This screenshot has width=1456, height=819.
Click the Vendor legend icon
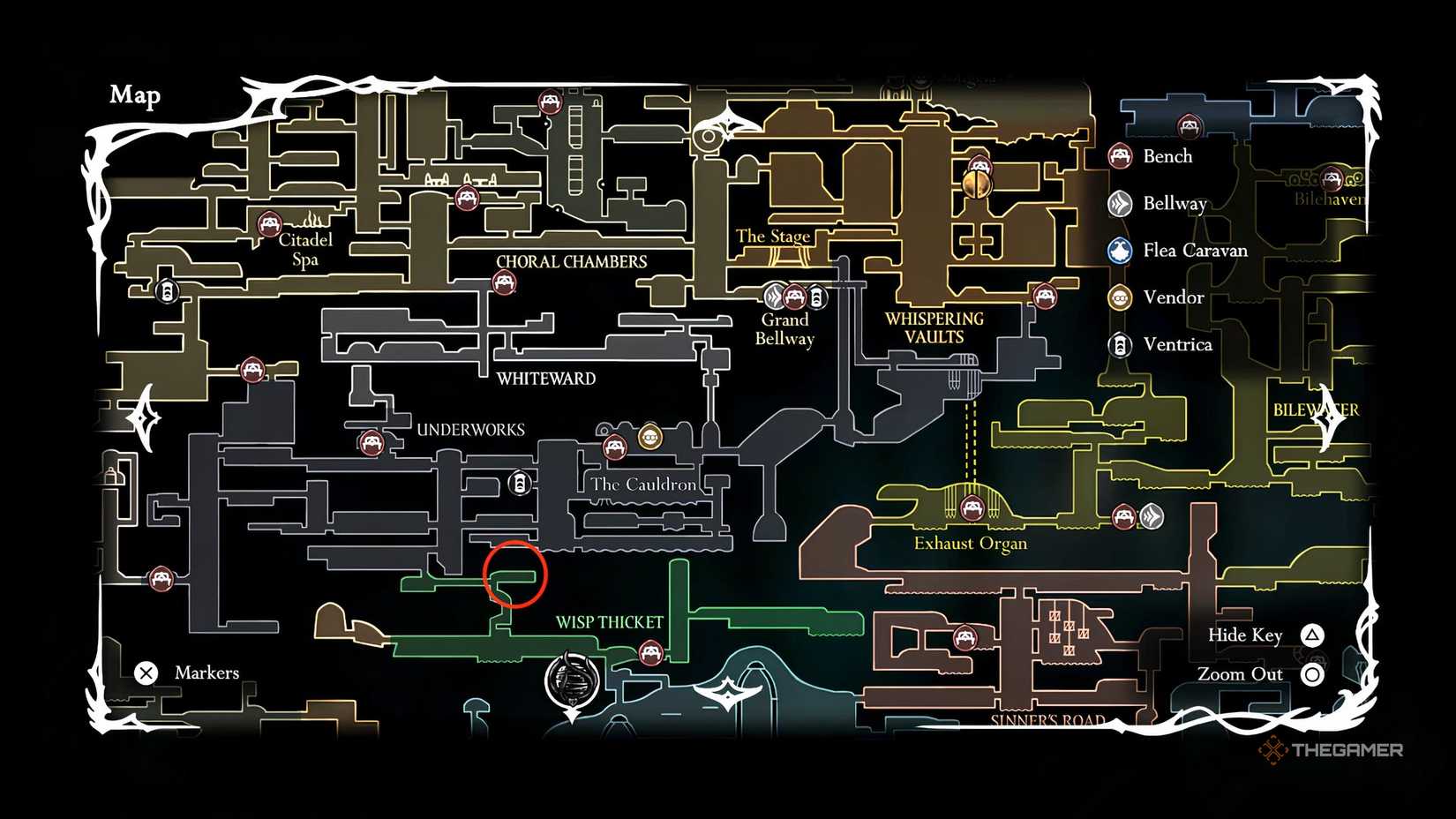[1121, 298]
